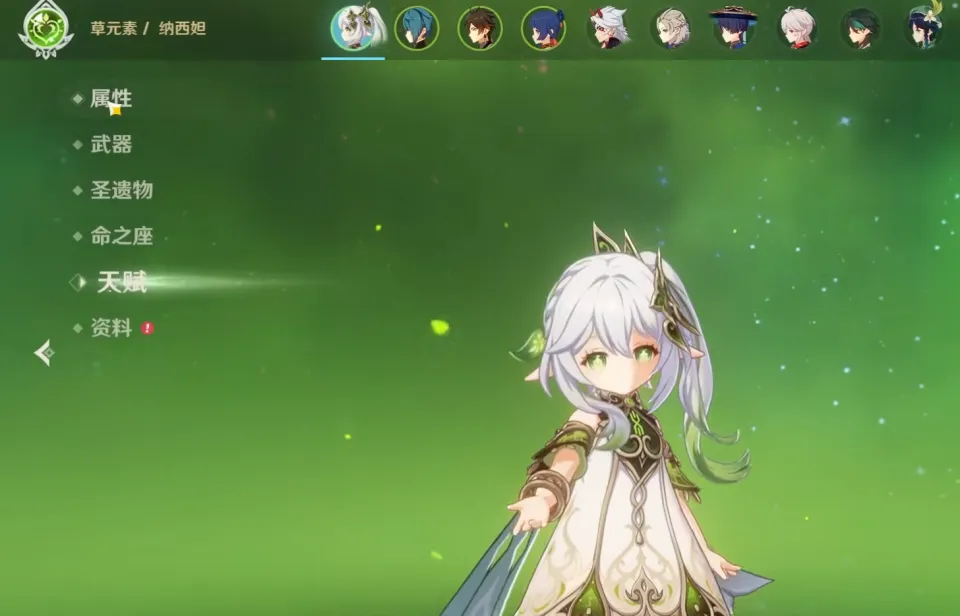Choose Zhongli's brown-haired portrait
Viewport: 960px width, 616px height.
click(480, 28)
